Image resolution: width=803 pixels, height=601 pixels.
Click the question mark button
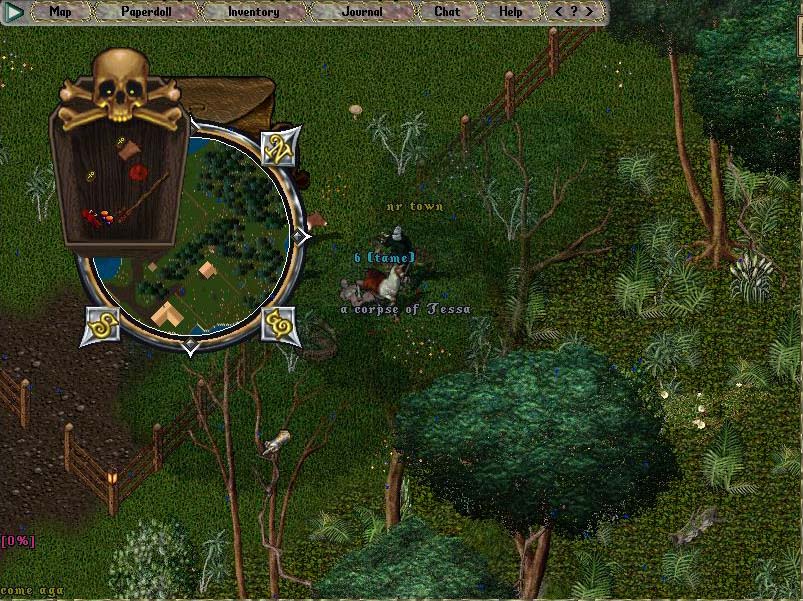click(x=574, y=12)
